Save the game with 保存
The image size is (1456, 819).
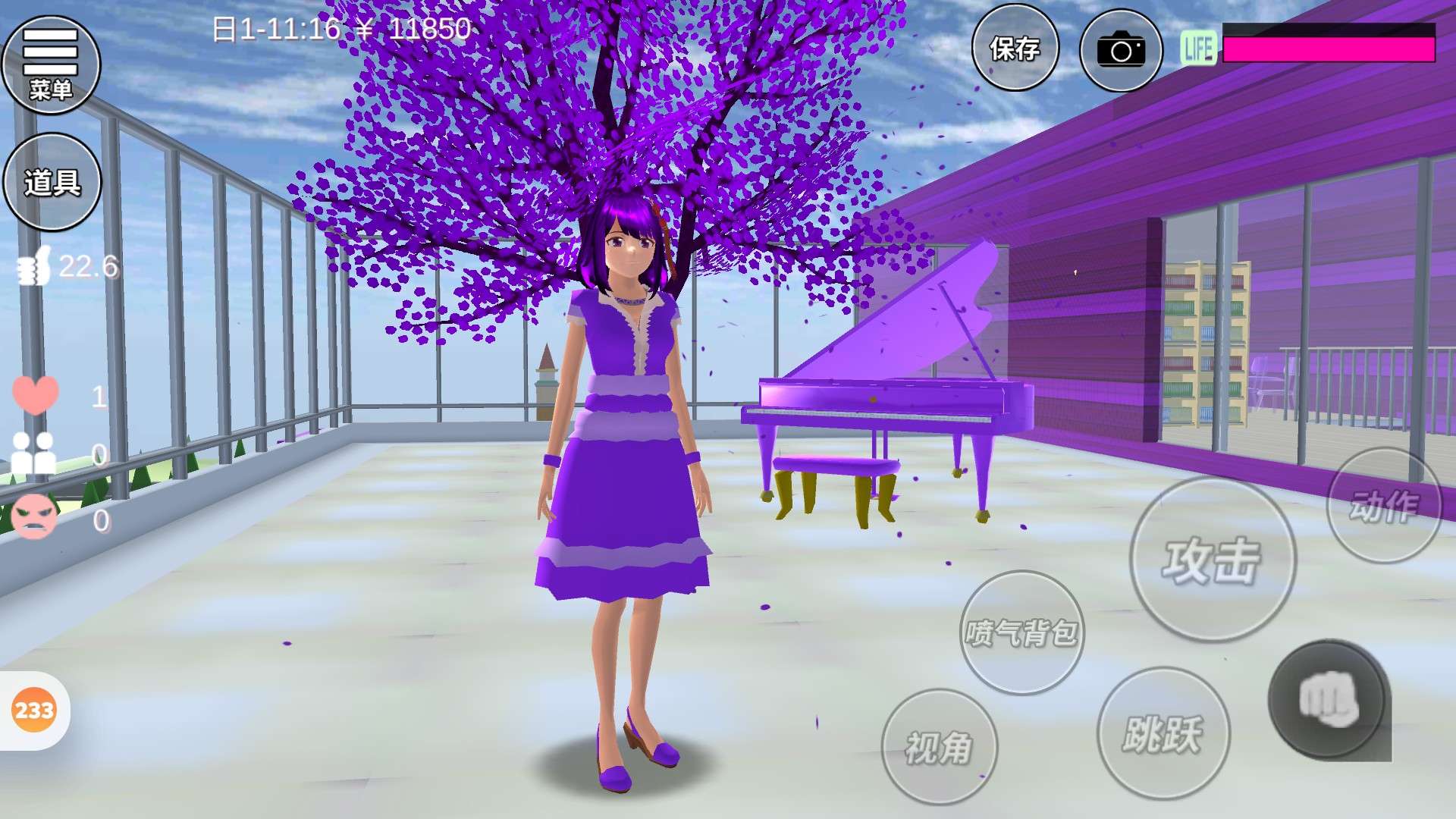(1015, 49)
